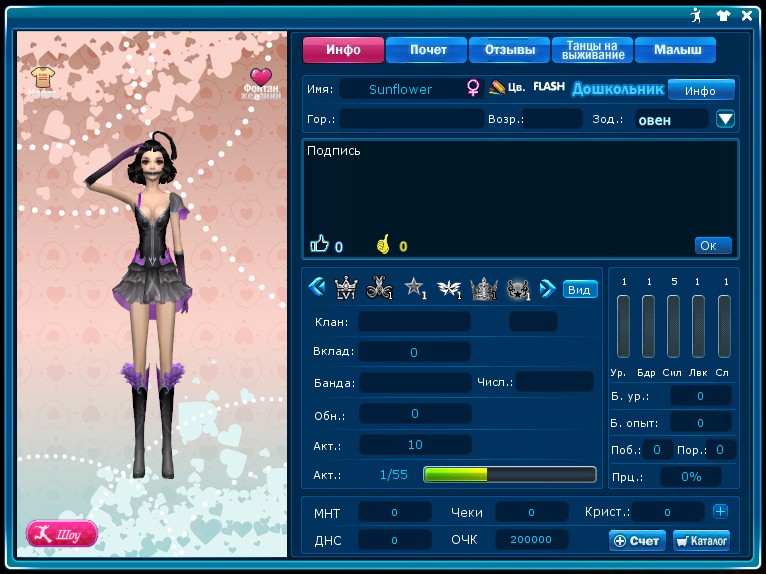Start the Шоу show mode

point(62,533)
